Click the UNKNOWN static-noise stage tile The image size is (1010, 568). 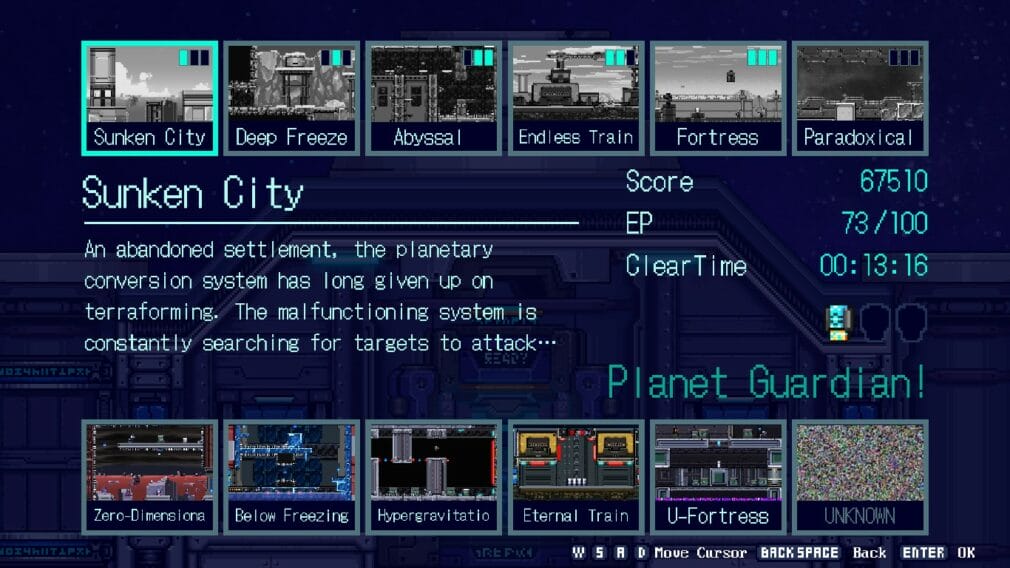point(859,477)
